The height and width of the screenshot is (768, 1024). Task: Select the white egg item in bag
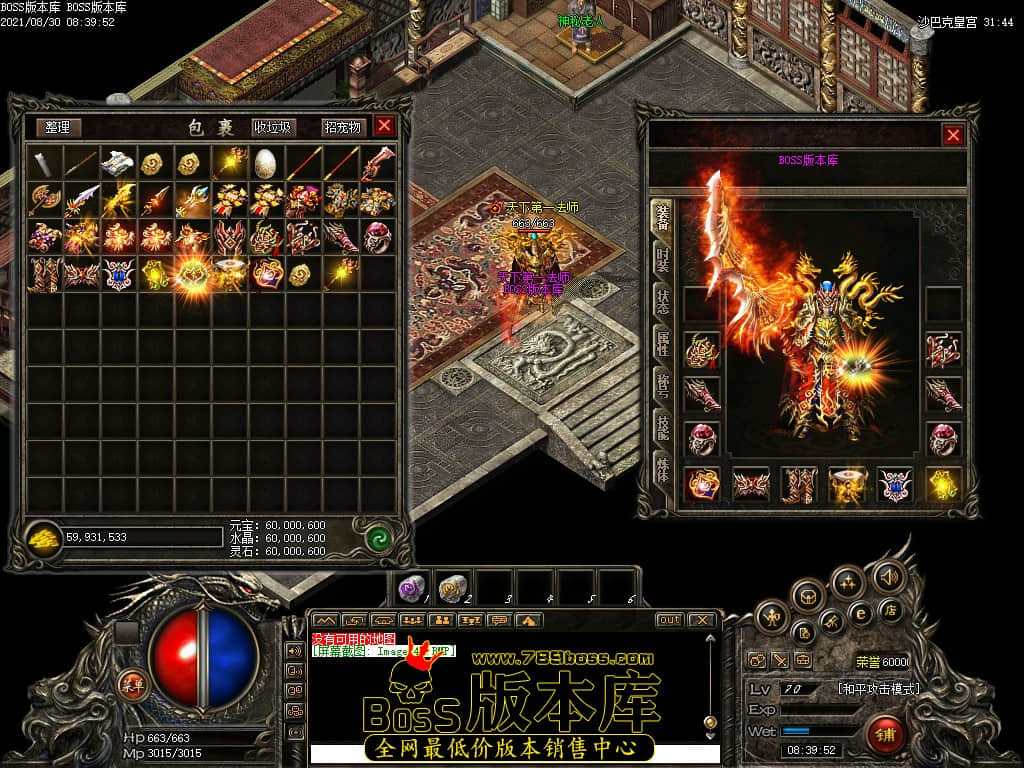(265, 162)
